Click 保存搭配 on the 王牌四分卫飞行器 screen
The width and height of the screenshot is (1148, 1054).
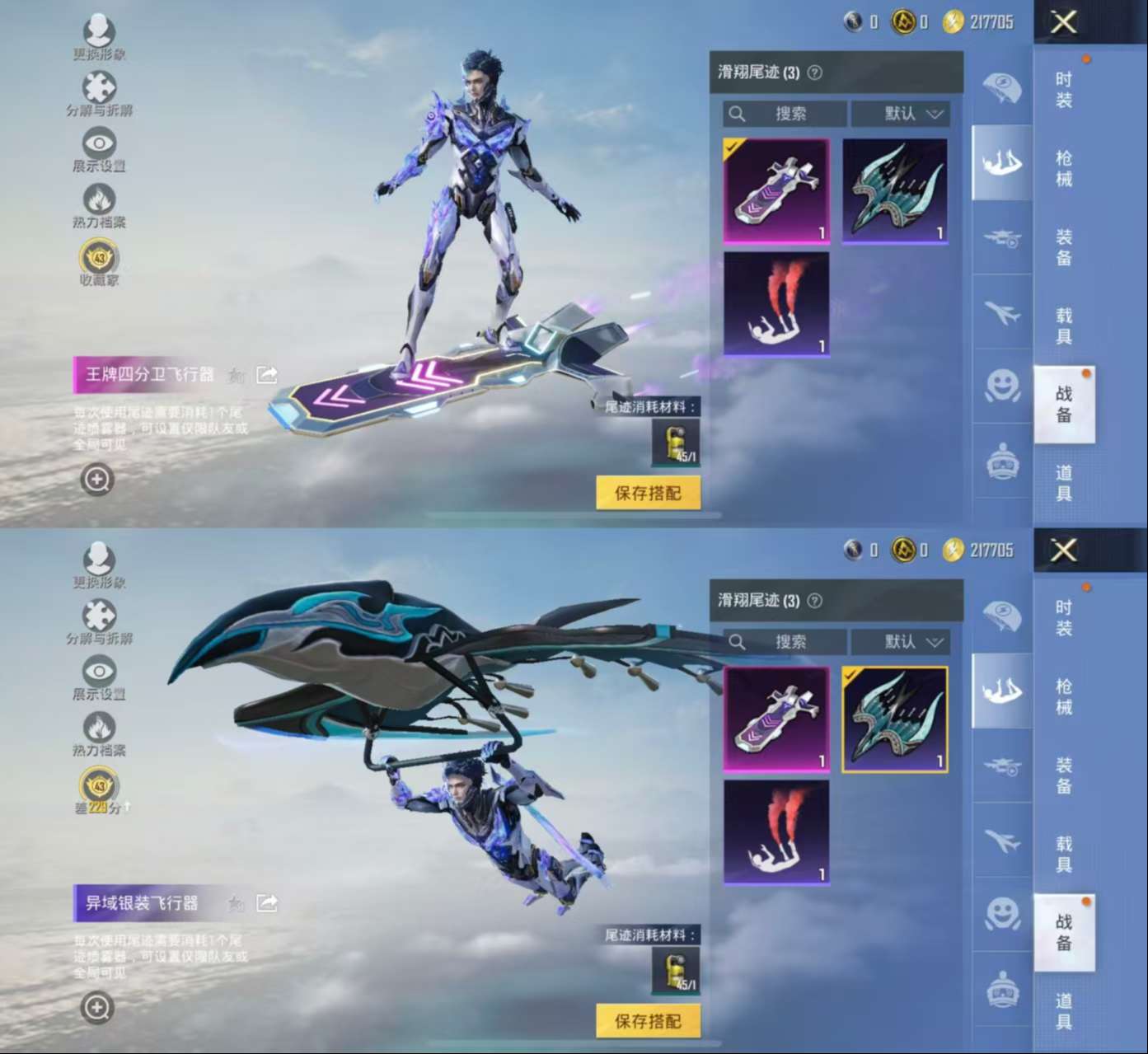coord(648,493)
